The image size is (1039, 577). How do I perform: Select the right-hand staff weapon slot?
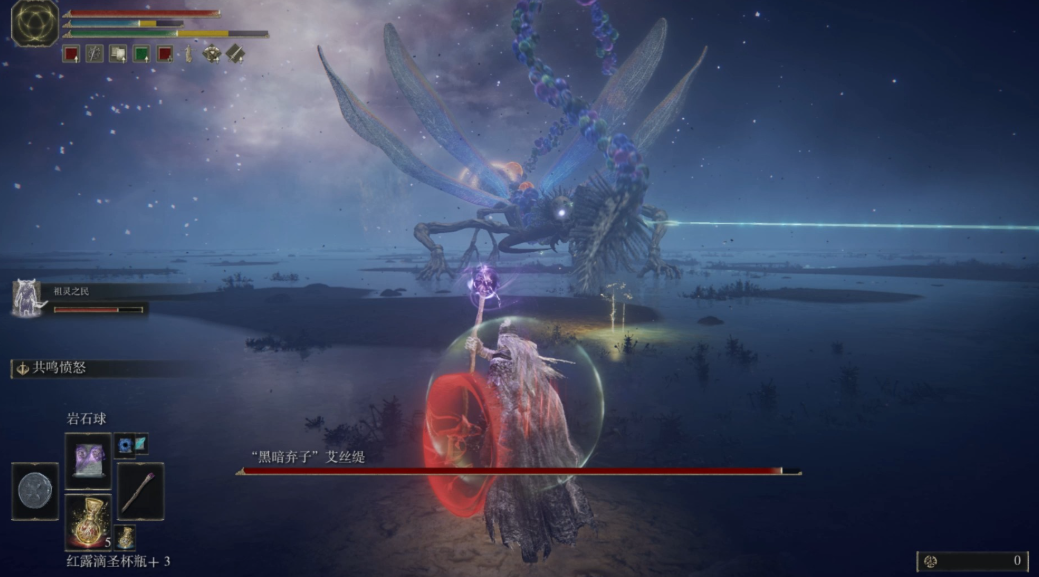click(x=140, y=490)
